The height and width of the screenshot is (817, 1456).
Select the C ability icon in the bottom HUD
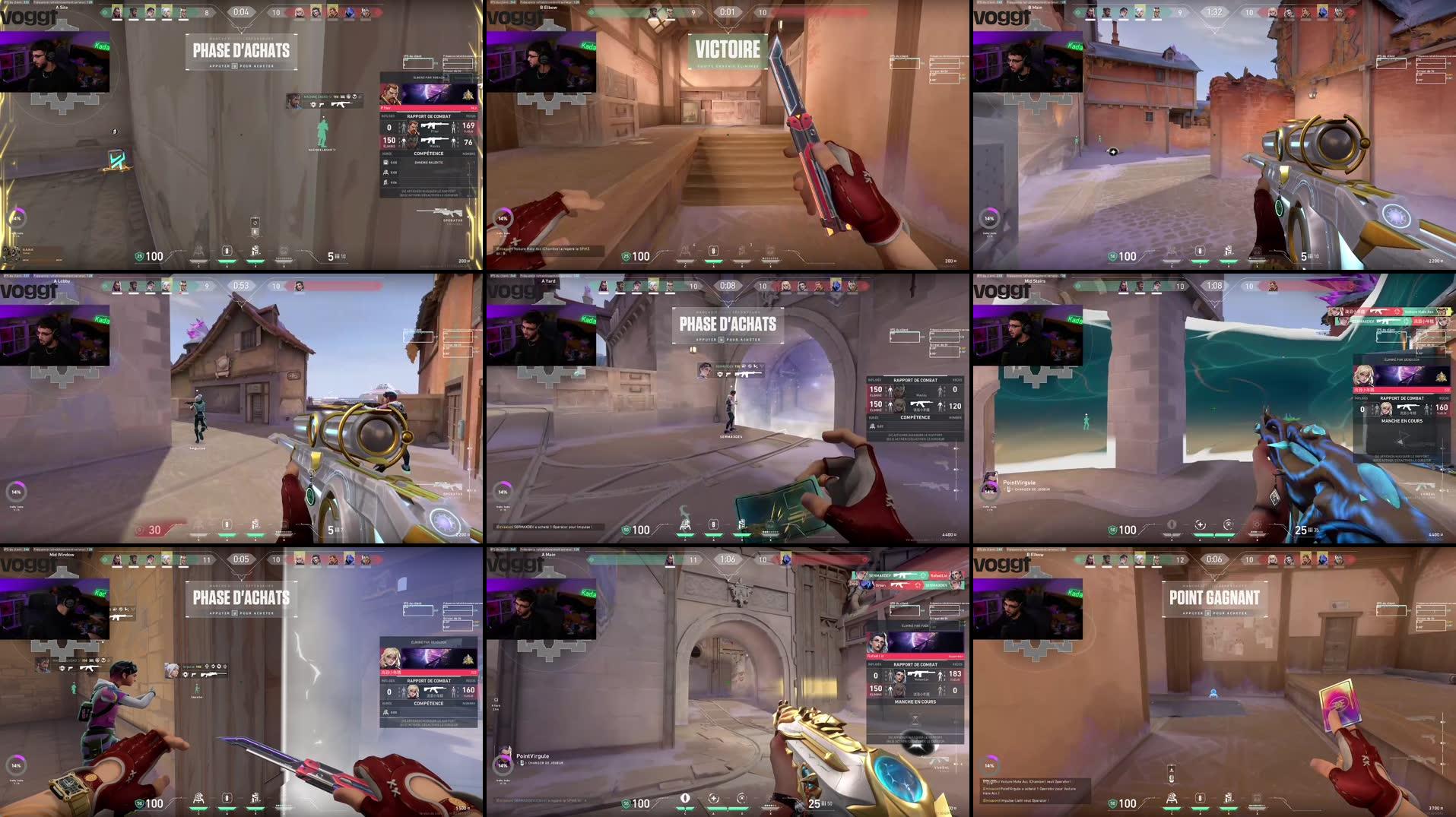pyautogui.click(x=198, y=253)
